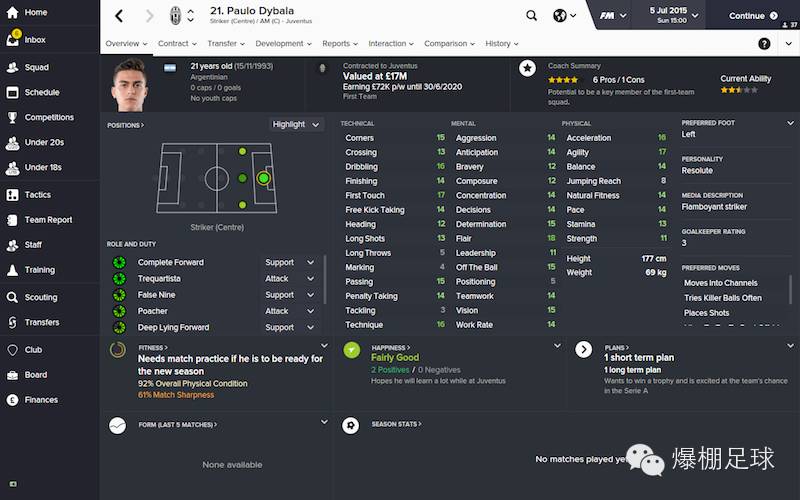Open the Comparison tab menu
The height and width of the screenshot is (500, 800).
click(449, 44)
